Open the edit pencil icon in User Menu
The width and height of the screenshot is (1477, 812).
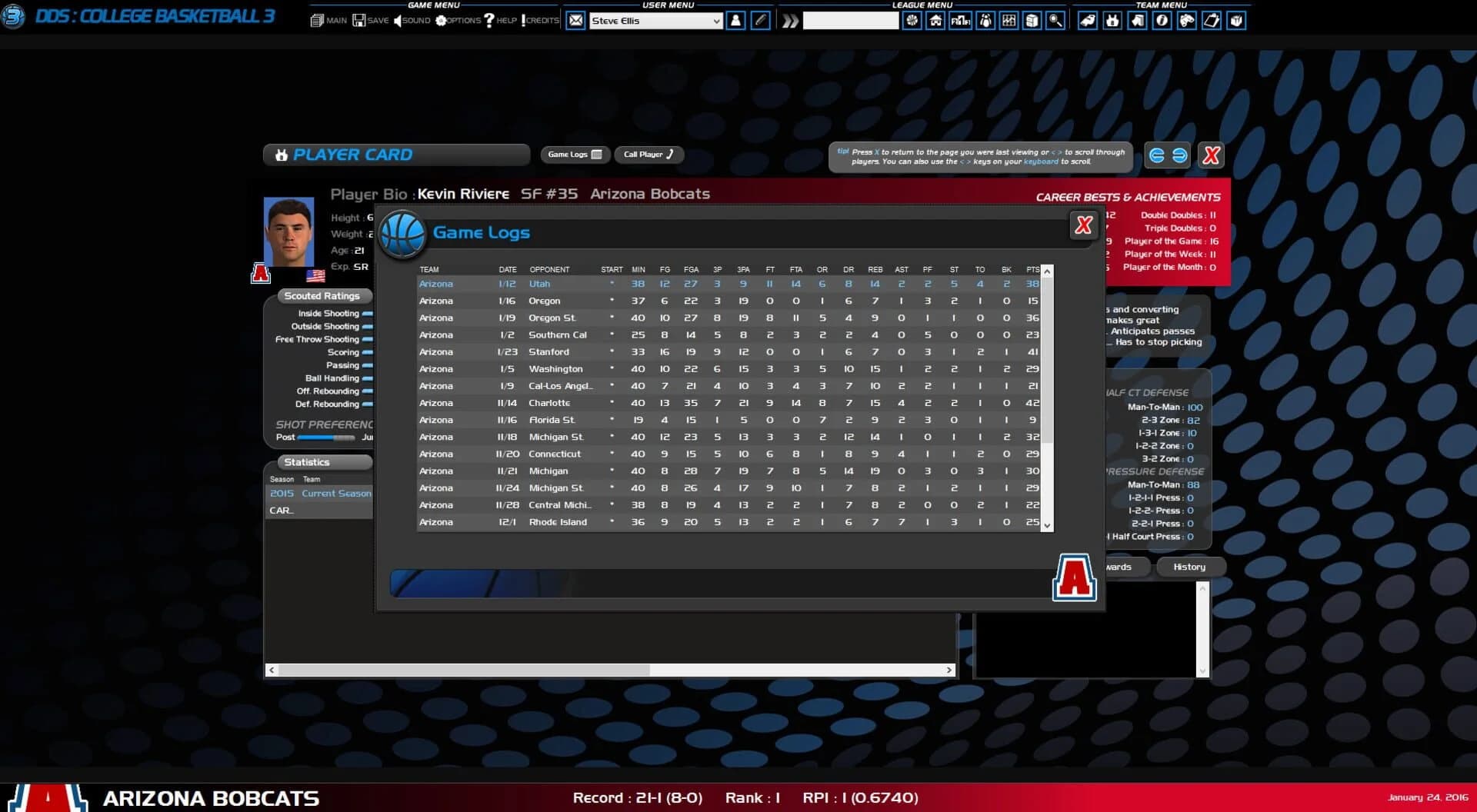coord(760,21)
